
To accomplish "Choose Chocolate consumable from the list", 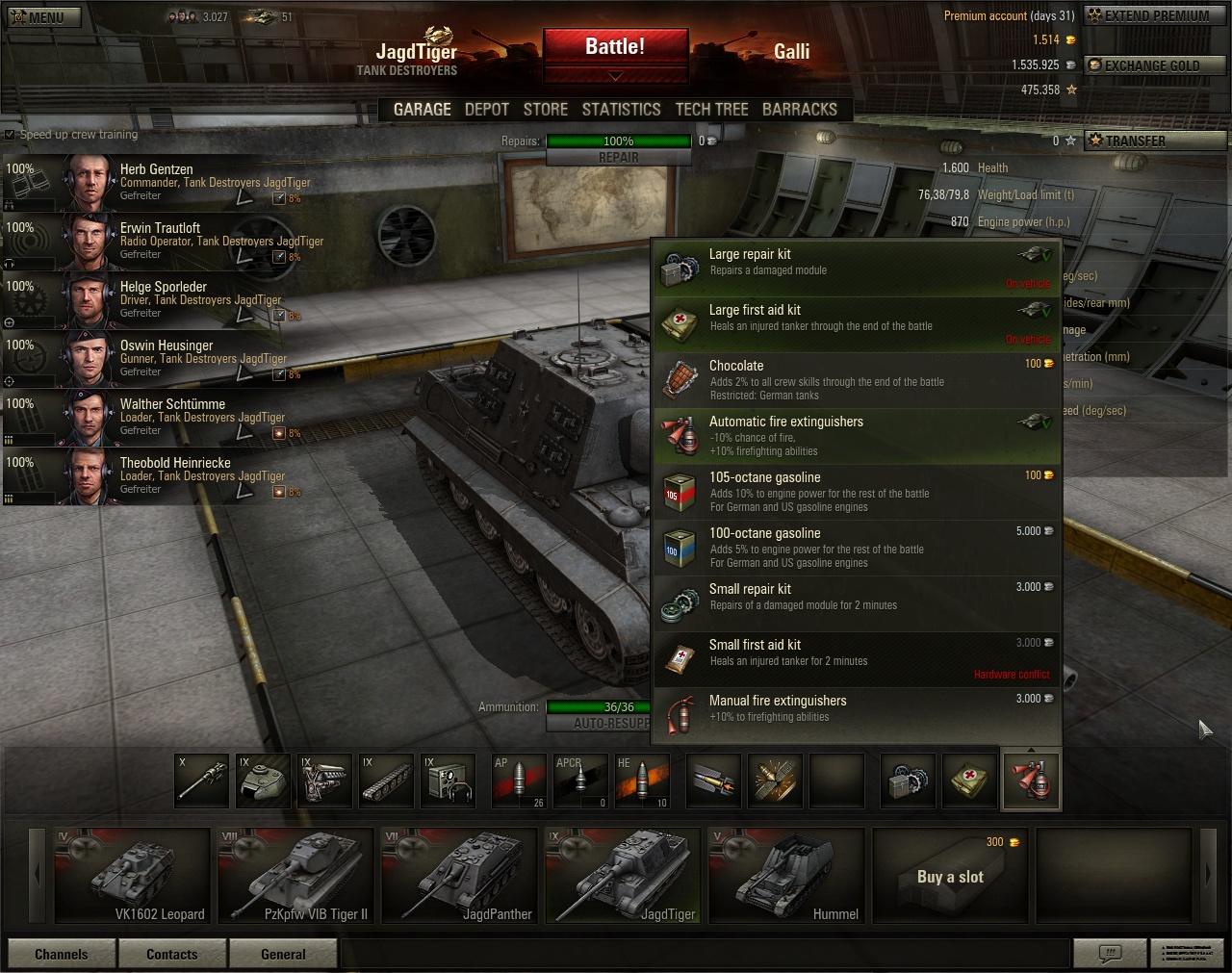I will 857,380.
